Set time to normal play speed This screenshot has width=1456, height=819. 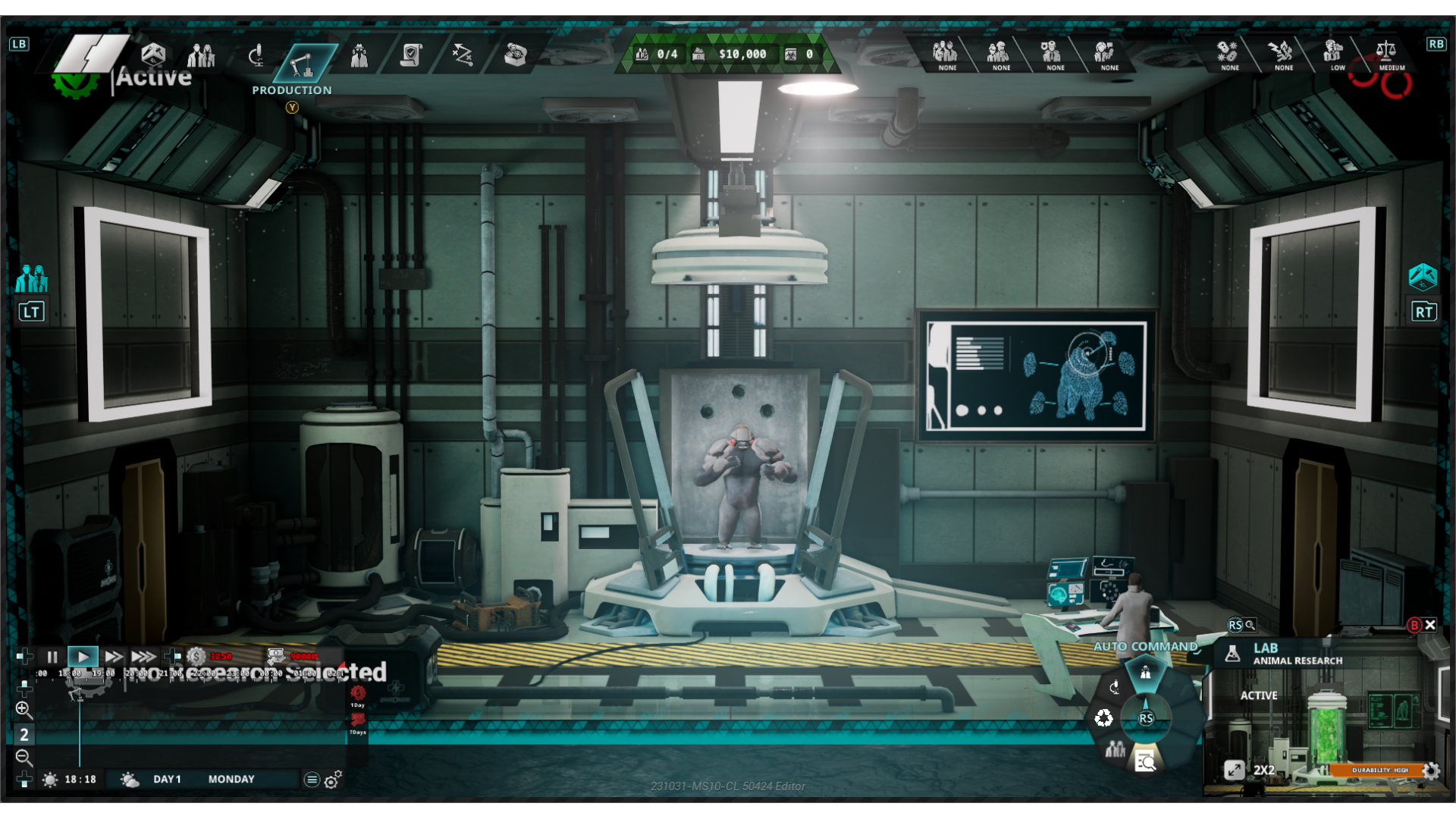tap(83, 657)
